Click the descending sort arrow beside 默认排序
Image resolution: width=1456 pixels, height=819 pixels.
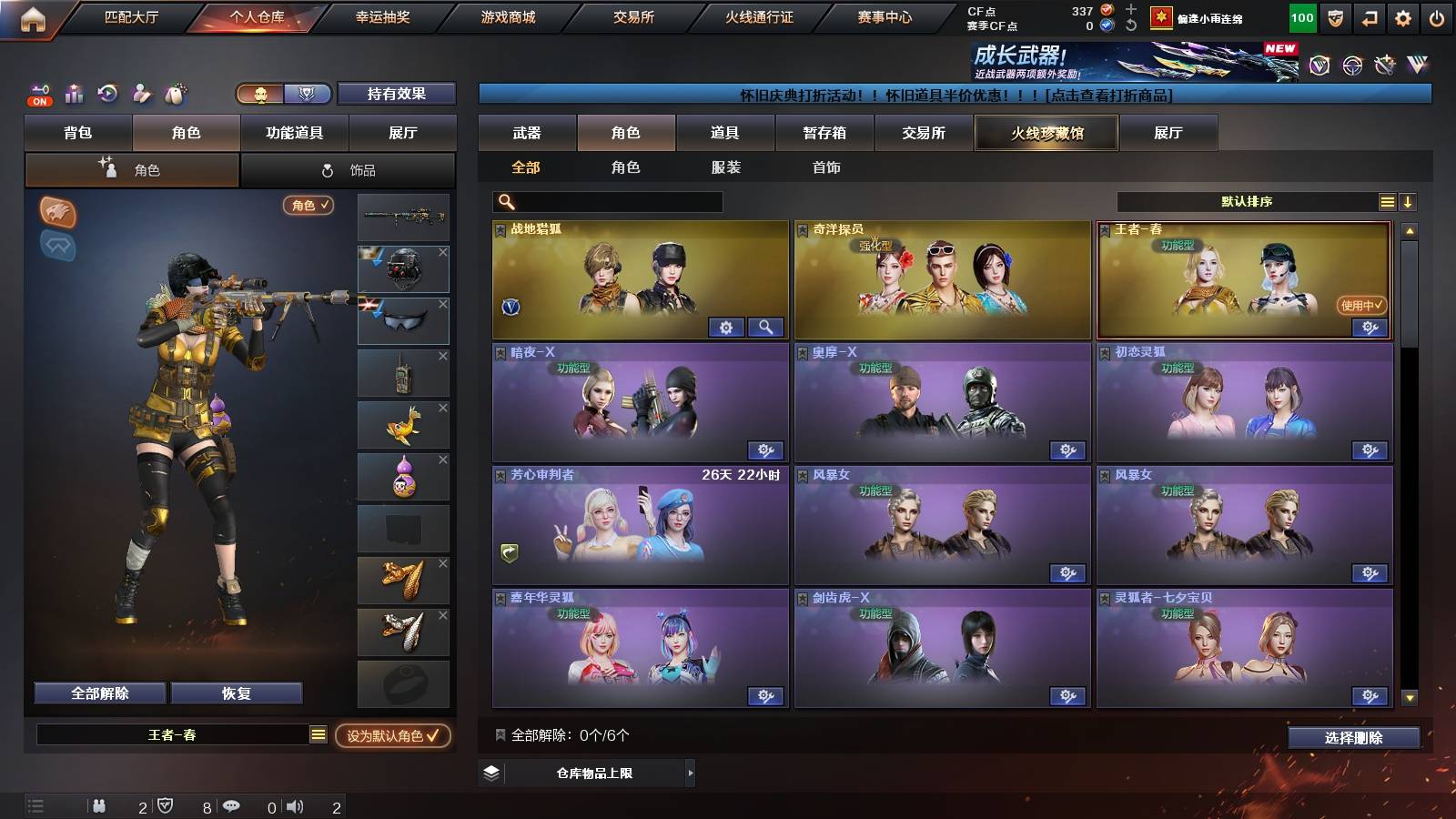1410,202
